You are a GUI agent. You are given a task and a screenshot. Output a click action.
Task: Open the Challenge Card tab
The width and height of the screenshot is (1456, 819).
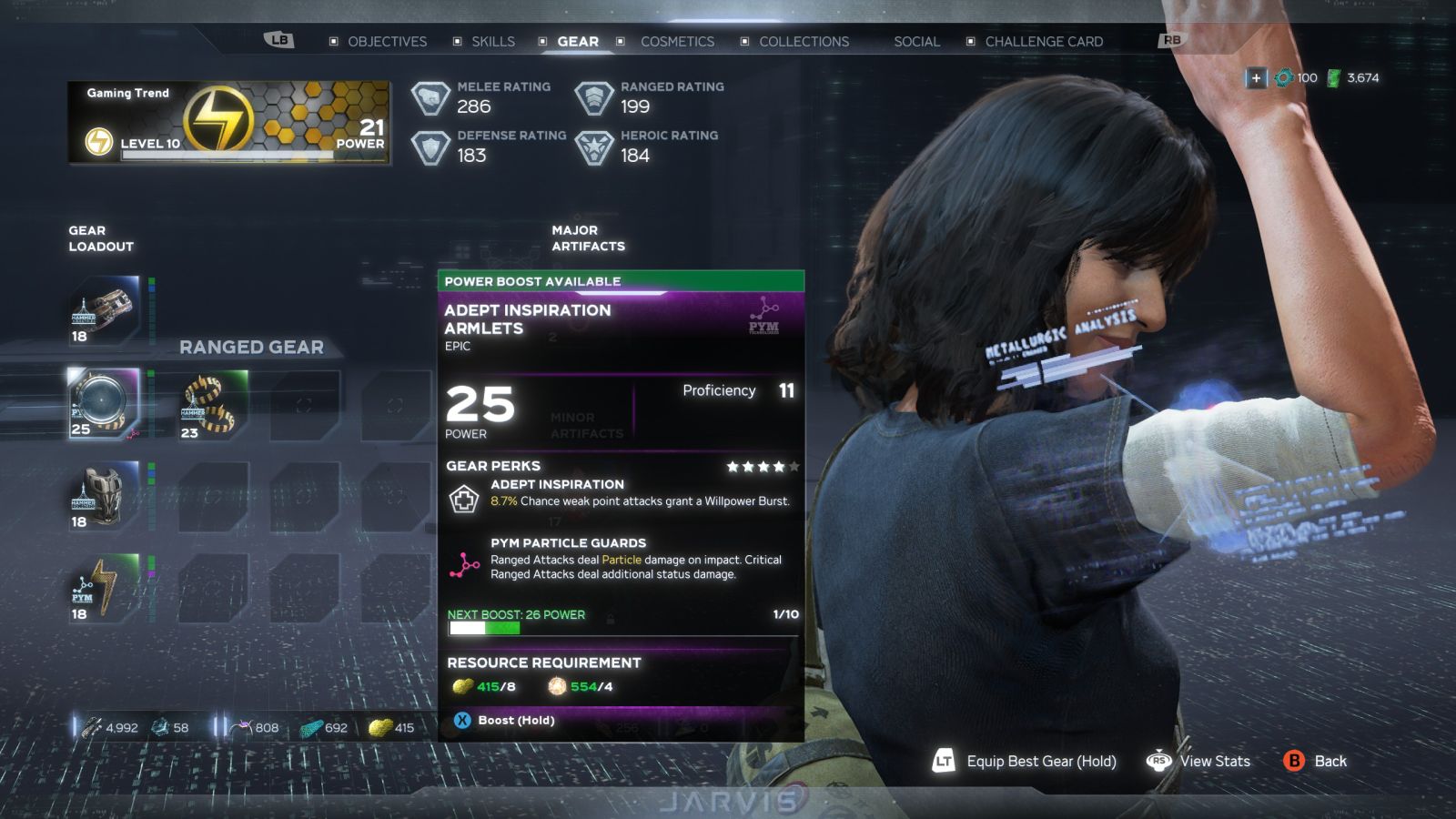(1044, 42)
